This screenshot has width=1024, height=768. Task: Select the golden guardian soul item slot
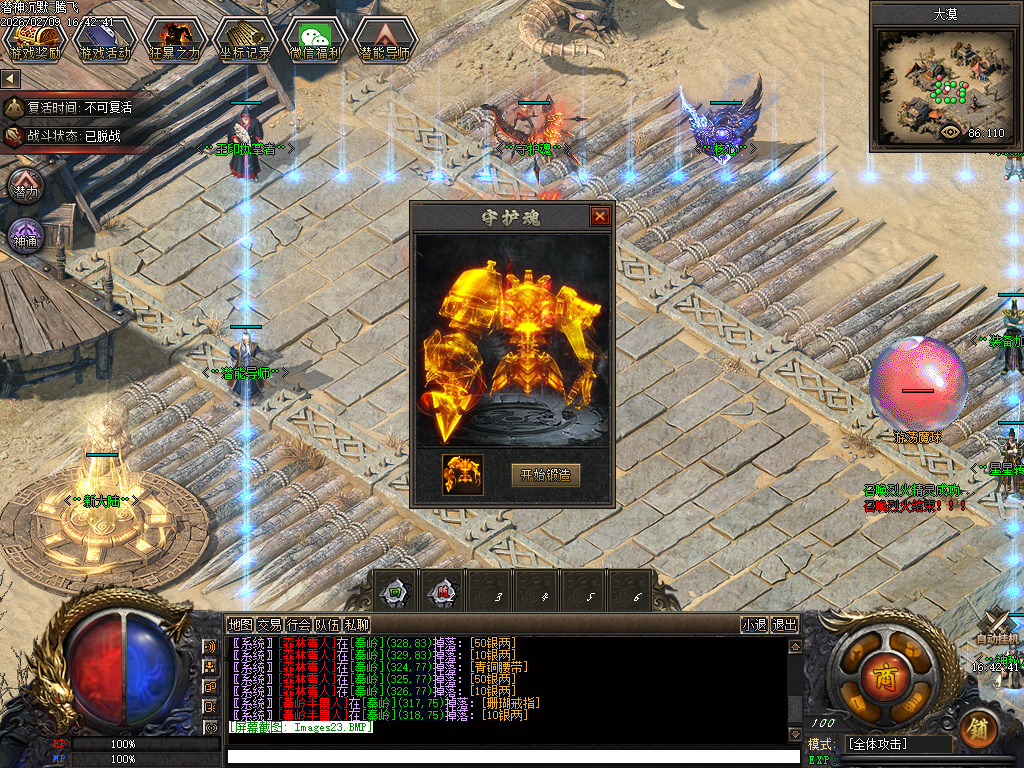463,475
